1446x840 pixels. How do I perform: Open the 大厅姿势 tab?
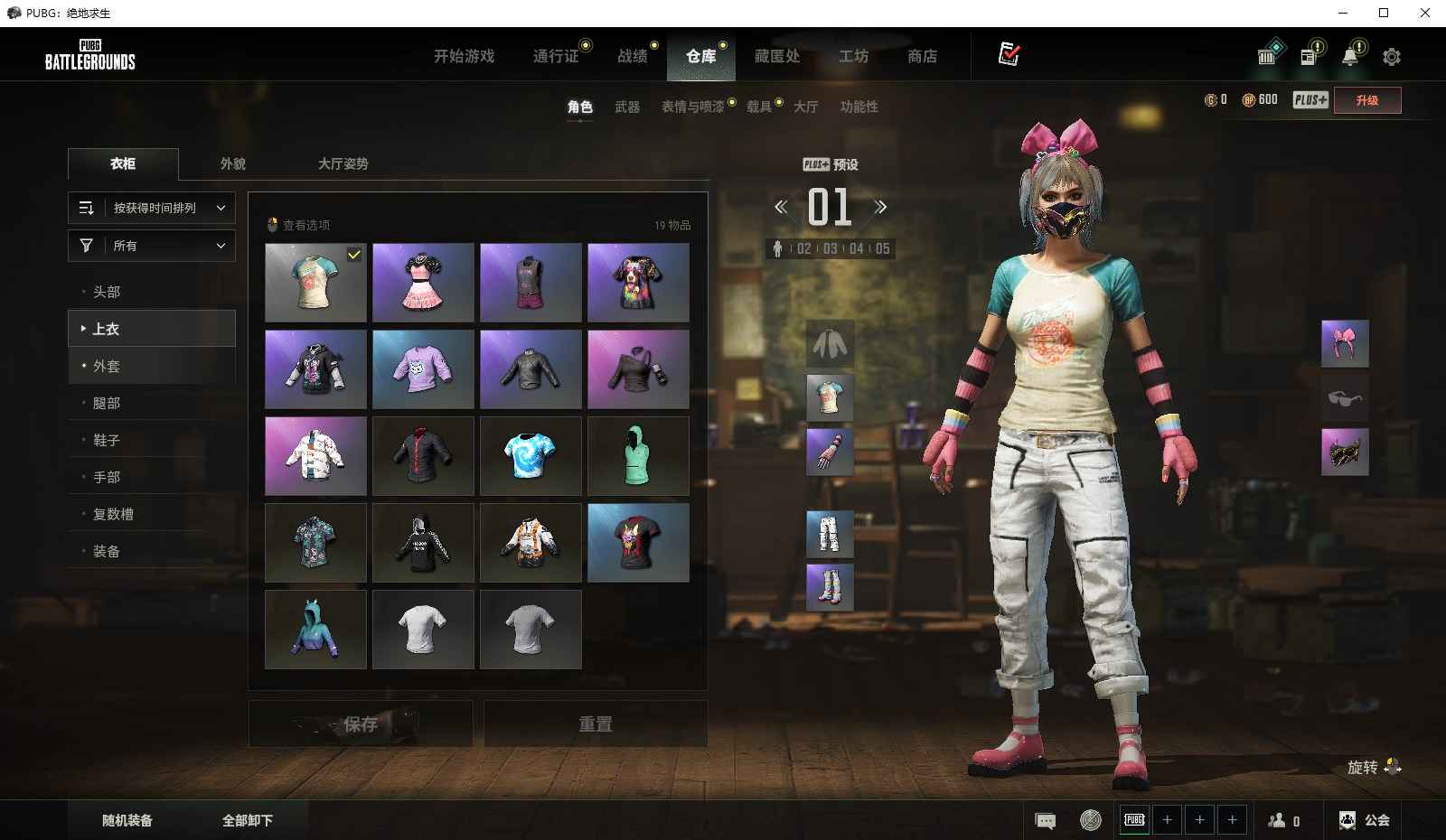click(x=343, y=163)
